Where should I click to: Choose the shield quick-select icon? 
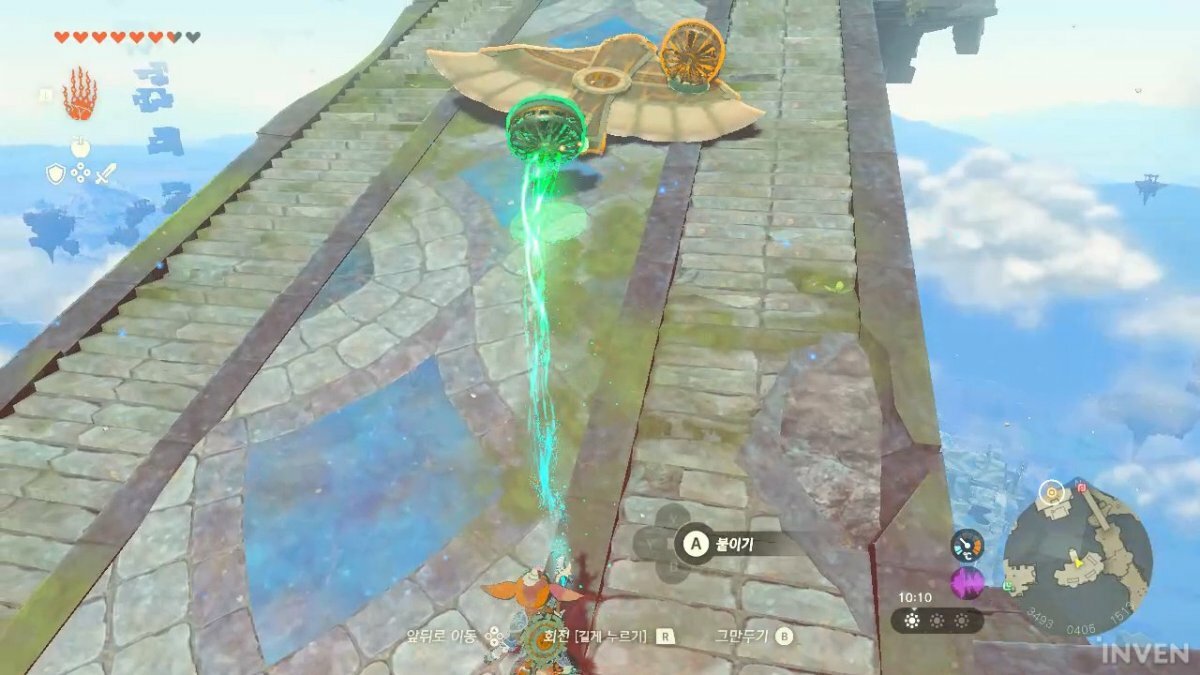point(56,174)
